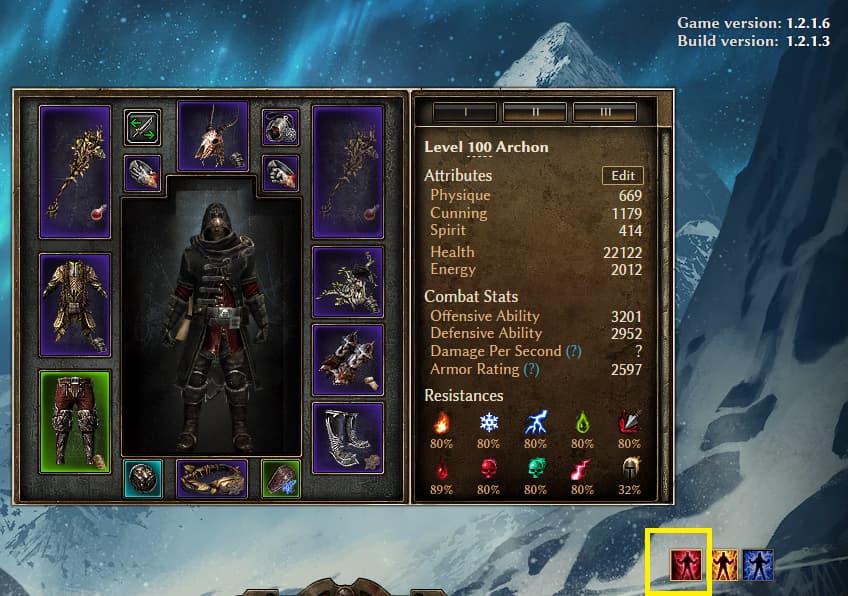Select the bone shoulder armor slot

coord(348,282)
